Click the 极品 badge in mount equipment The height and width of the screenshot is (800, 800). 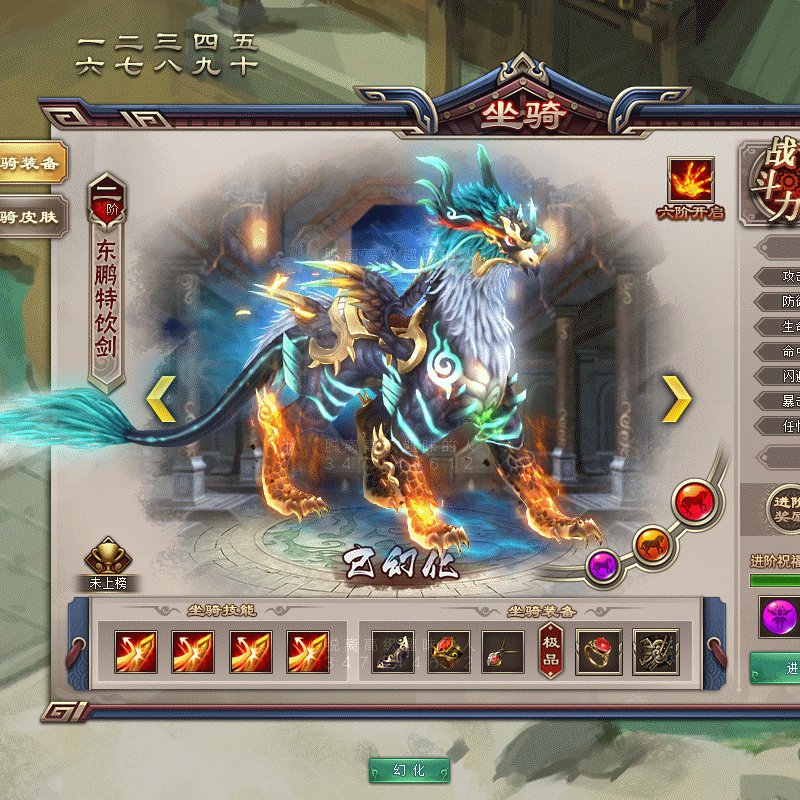550,652
